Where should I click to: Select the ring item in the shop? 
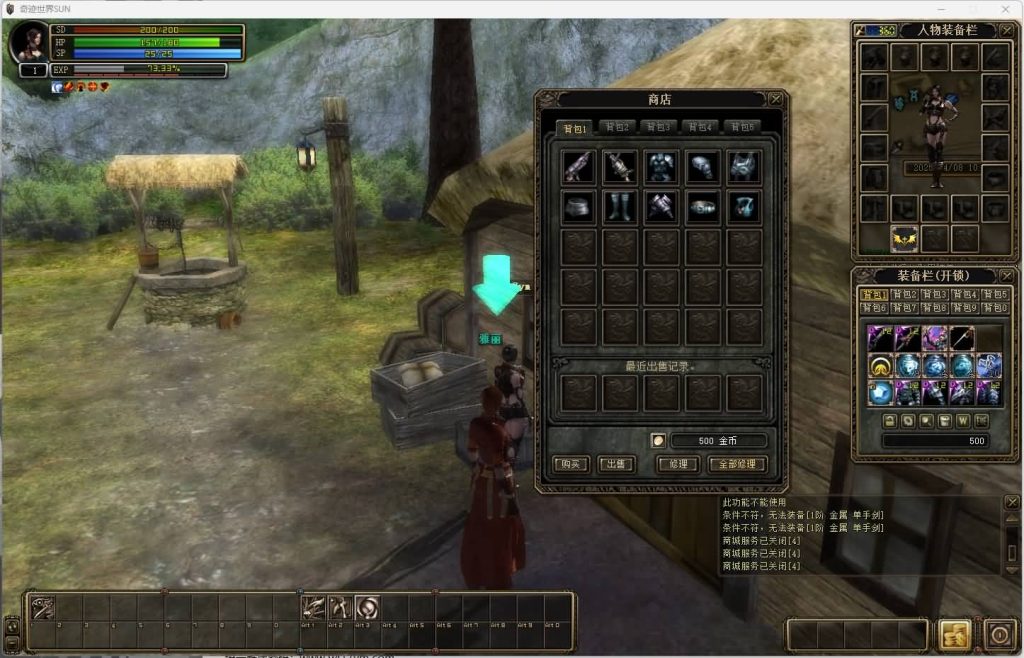(x=702, y=207)
